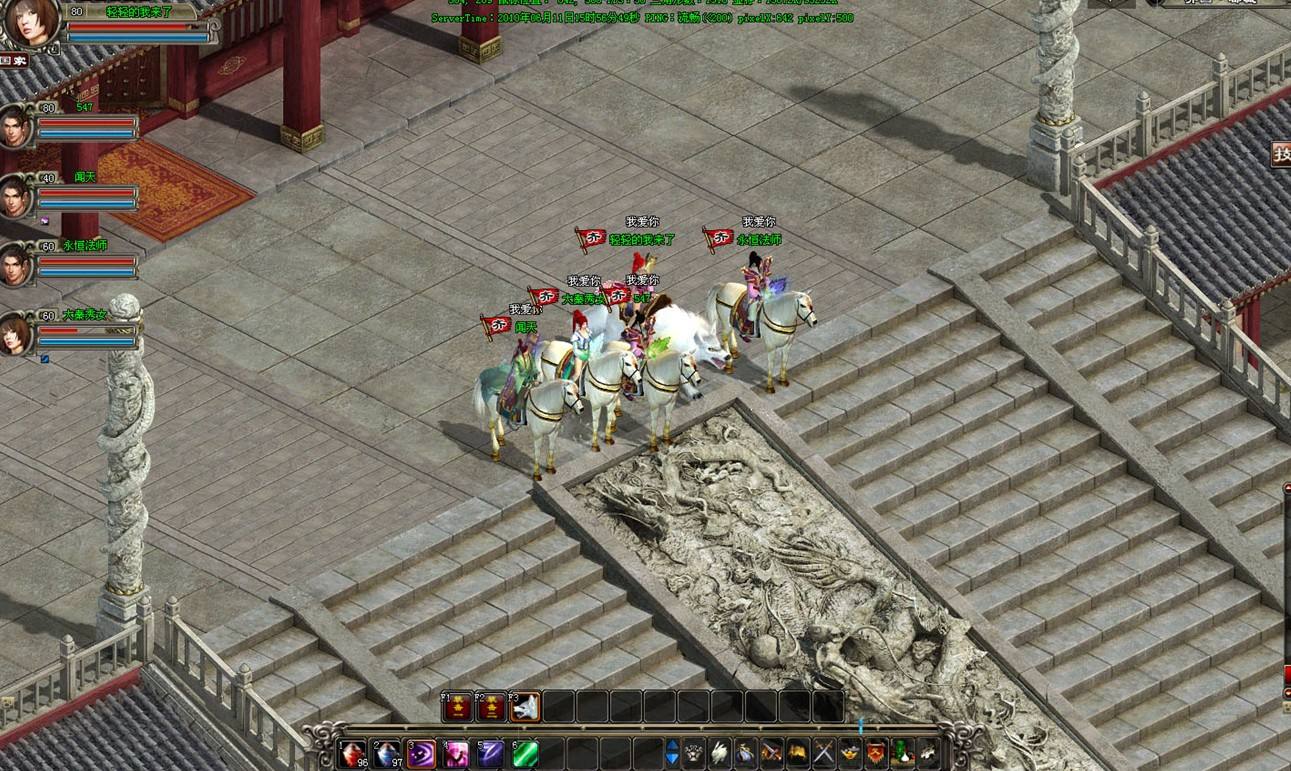Use the blue mana potion in slot 2

[x=387, y=753]
